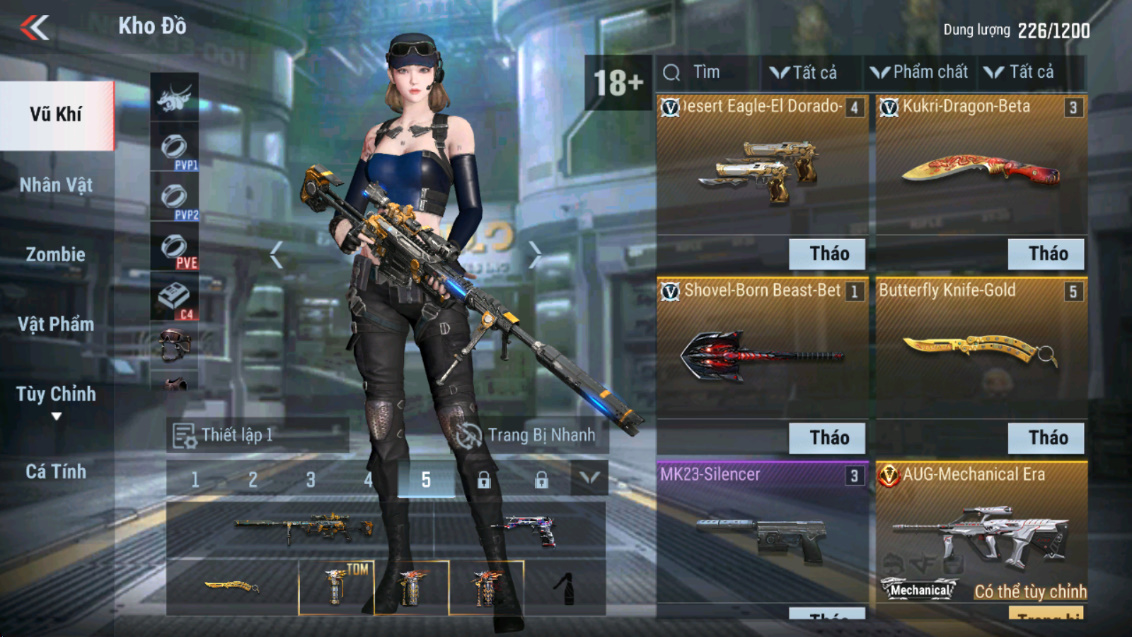Go back using the red arrow button
The height and width of the screenshot is (637, 1132).
click(x=34, y=27)
